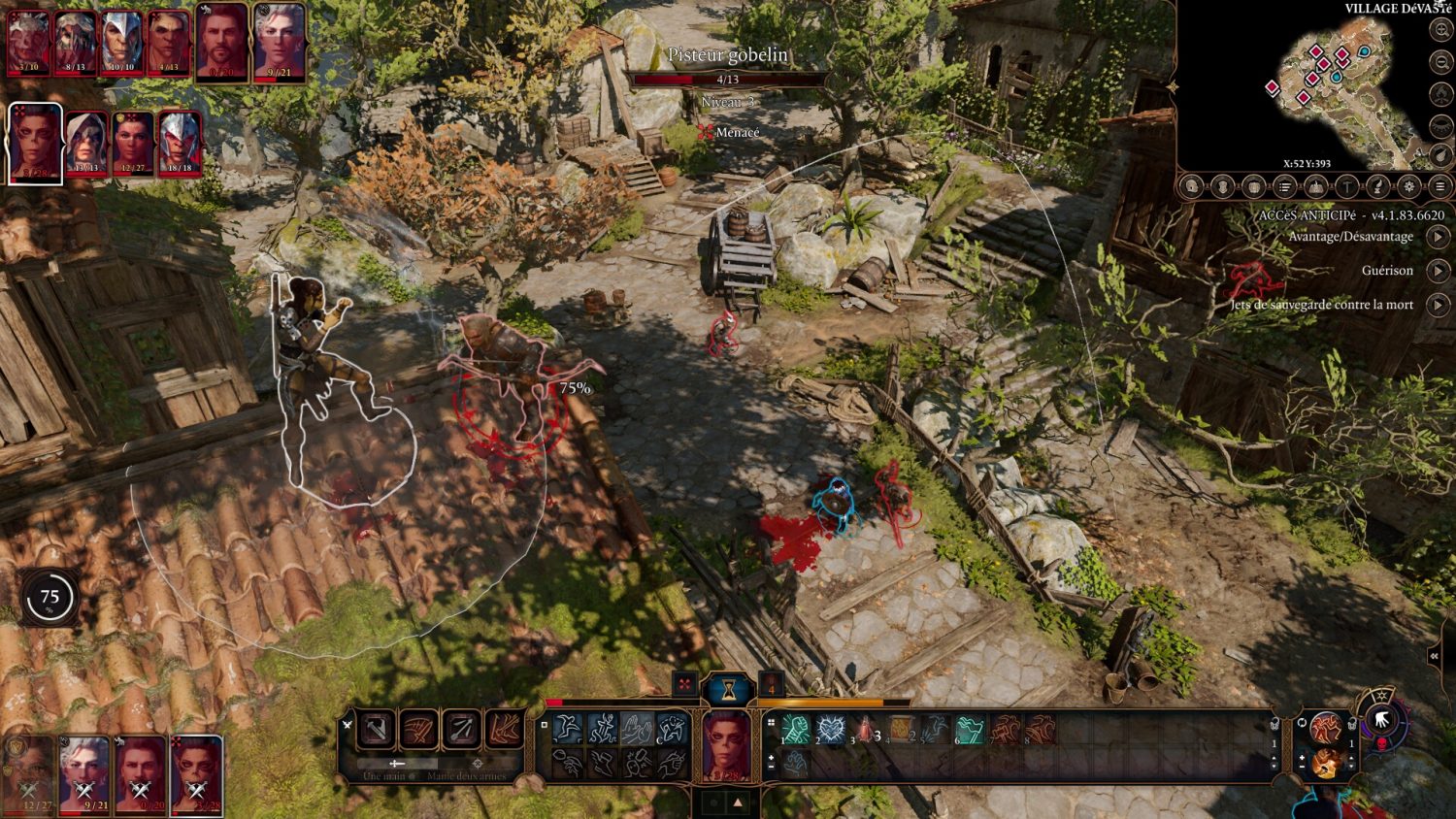Open the journal list icon
The image size is (1456, 819).
coord(1284,186)
